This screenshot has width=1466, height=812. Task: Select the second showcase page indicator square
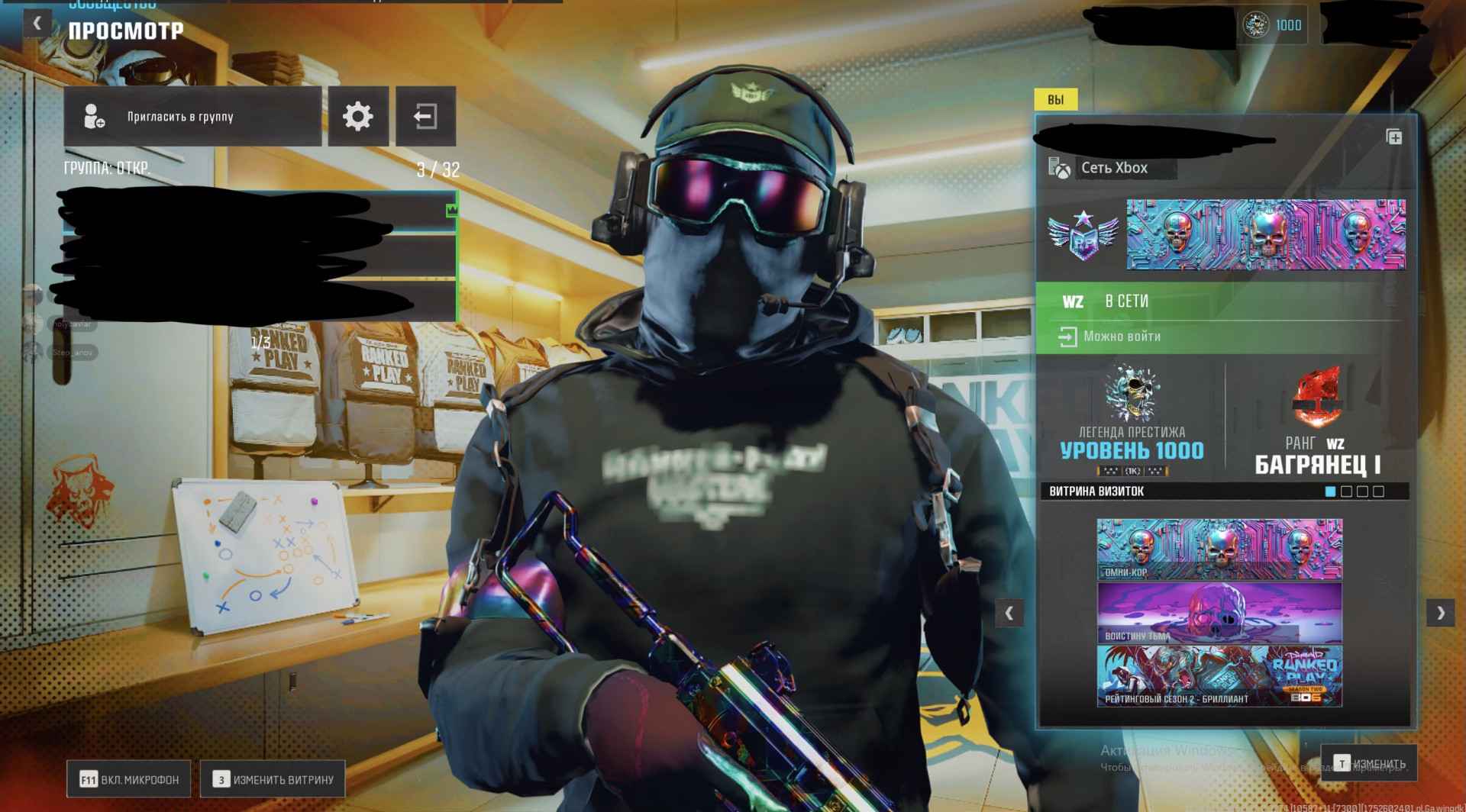point(1347,491)
